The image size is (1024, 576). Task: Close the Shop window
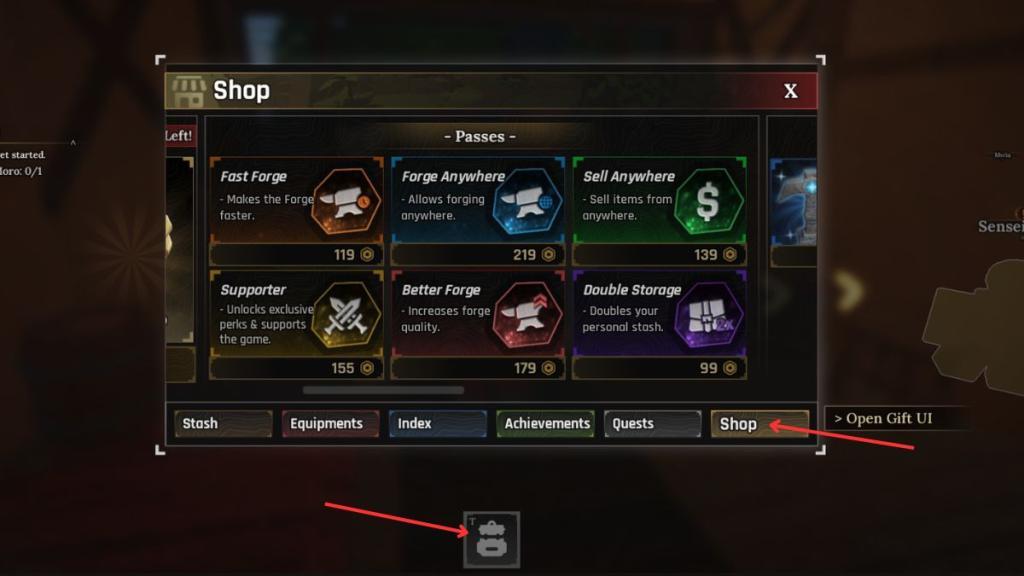pyautogui.click(x=790, y=91)
